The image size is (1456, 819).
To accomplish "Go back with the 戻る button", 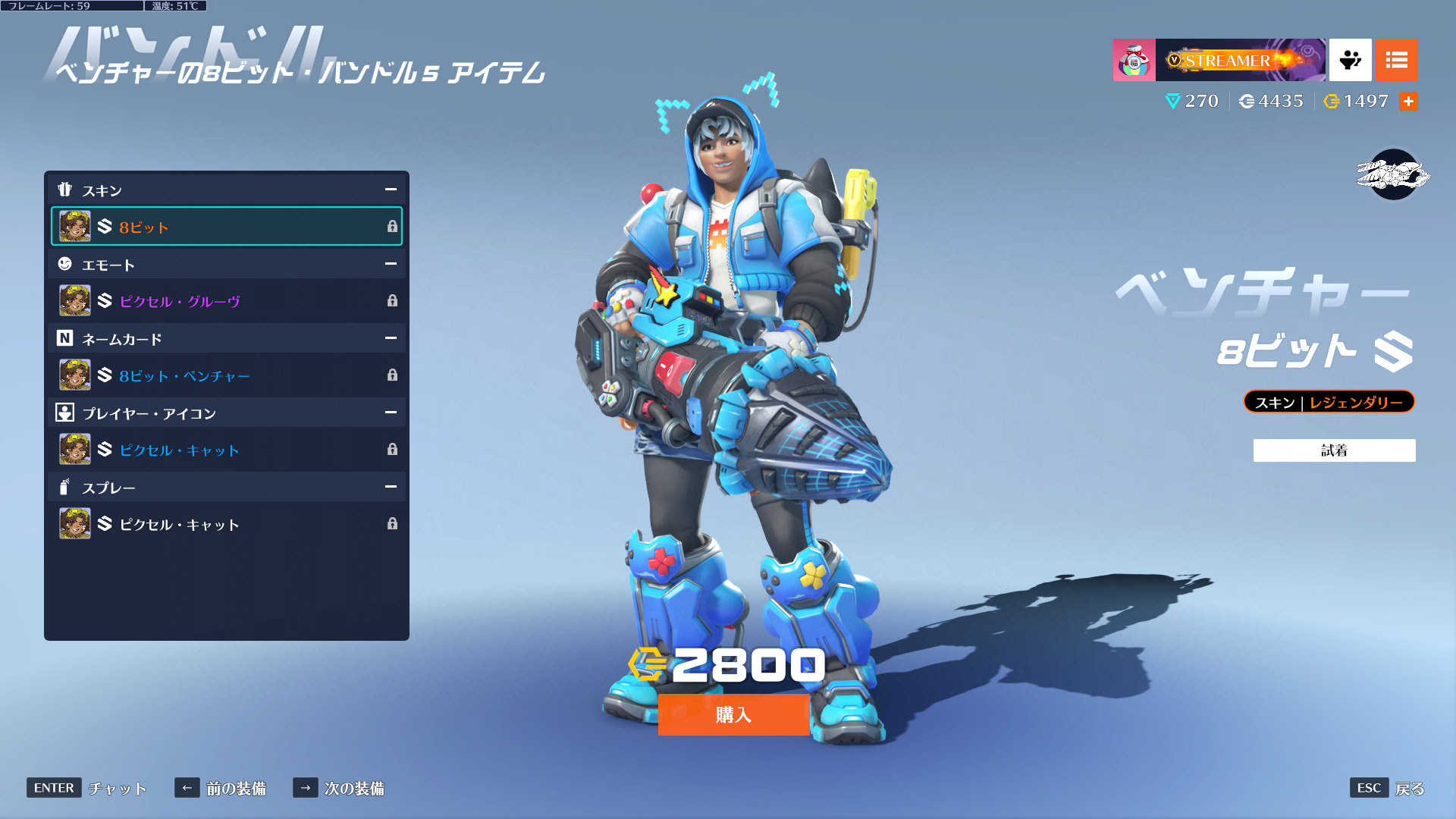I will tap(1388, 788).
